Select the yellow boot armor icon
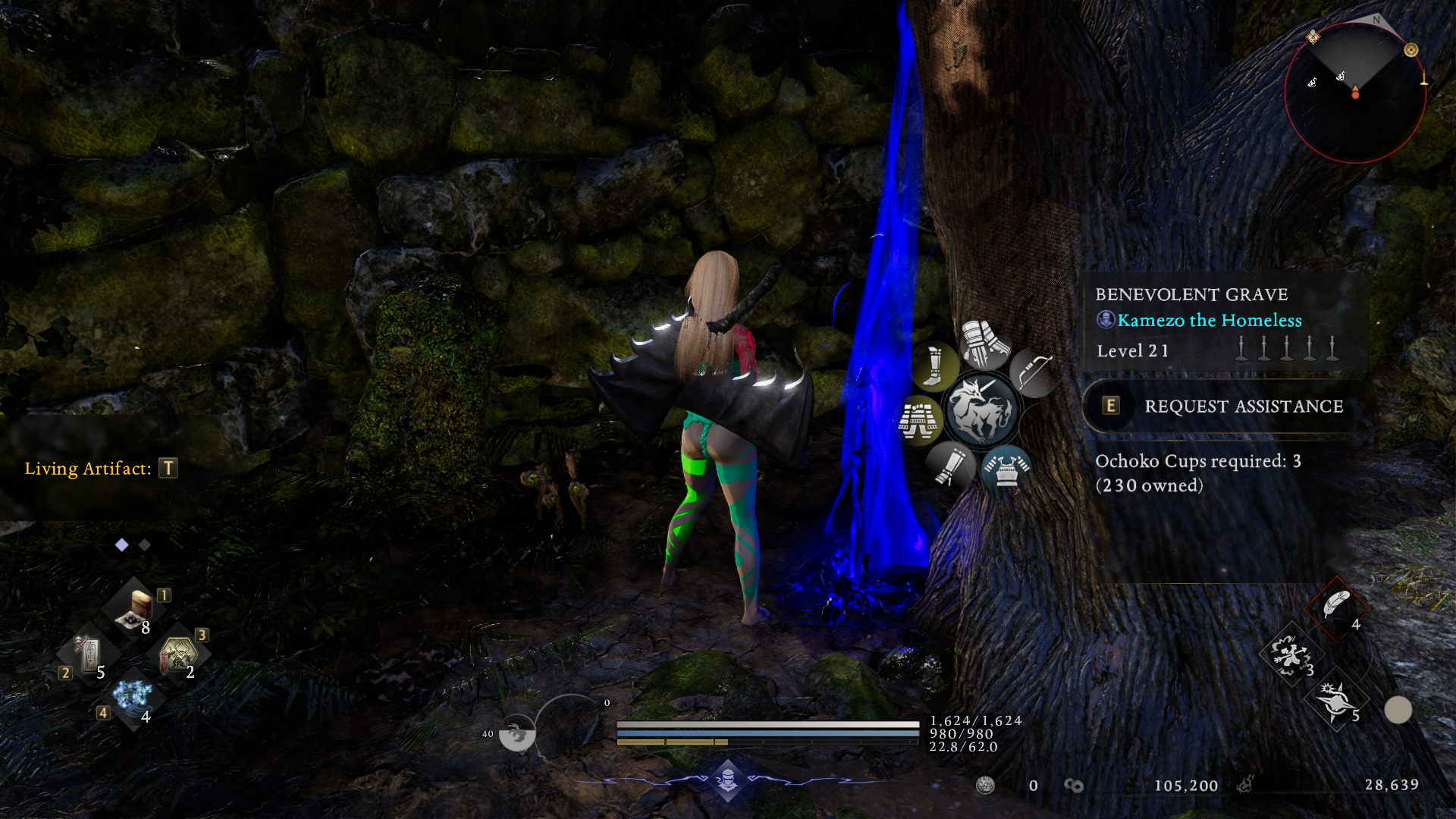 pyautogui.click(x=934, y=367)
